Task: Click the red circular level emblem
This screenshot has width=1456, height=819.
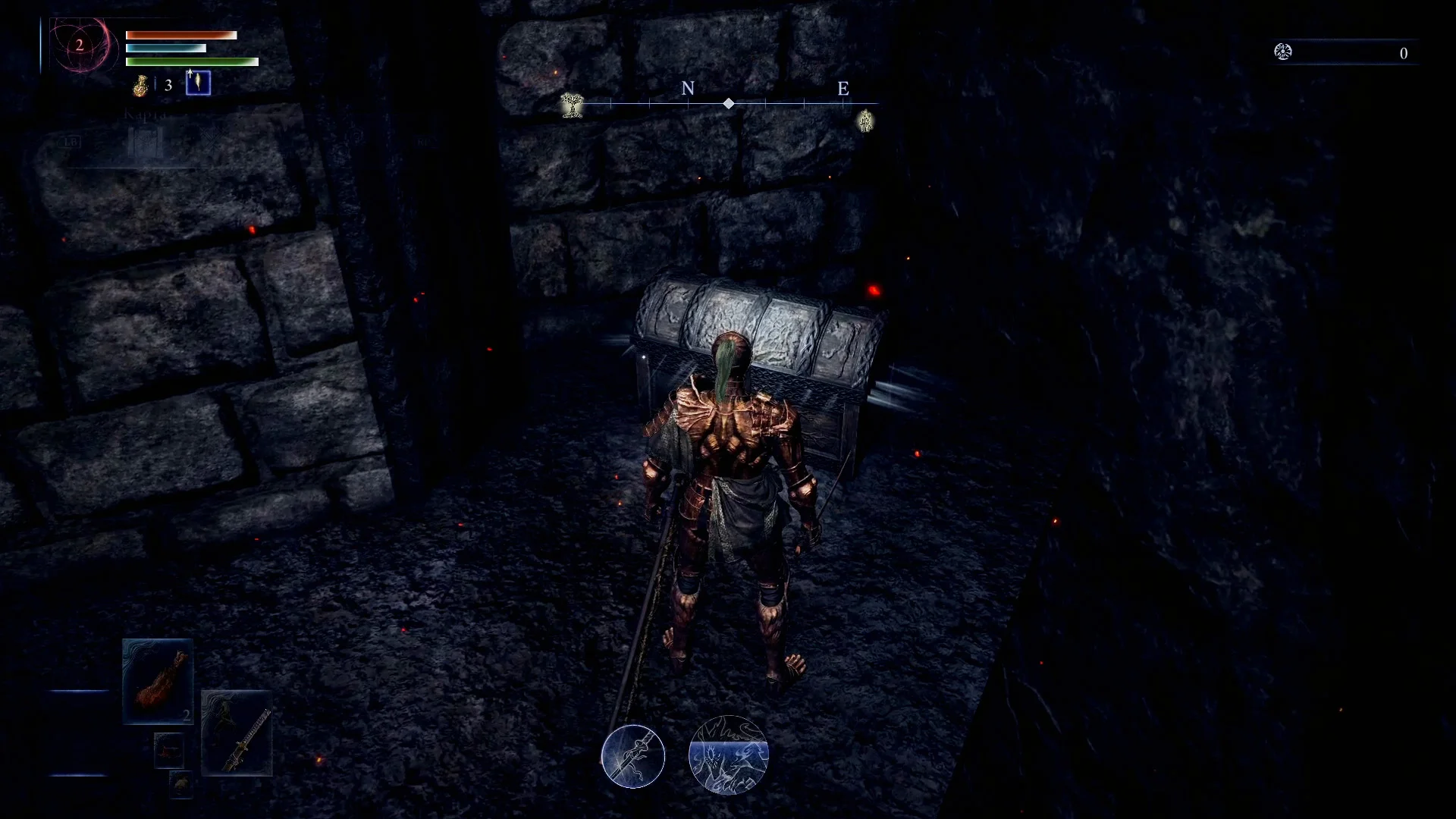Action: pos(79,45)
